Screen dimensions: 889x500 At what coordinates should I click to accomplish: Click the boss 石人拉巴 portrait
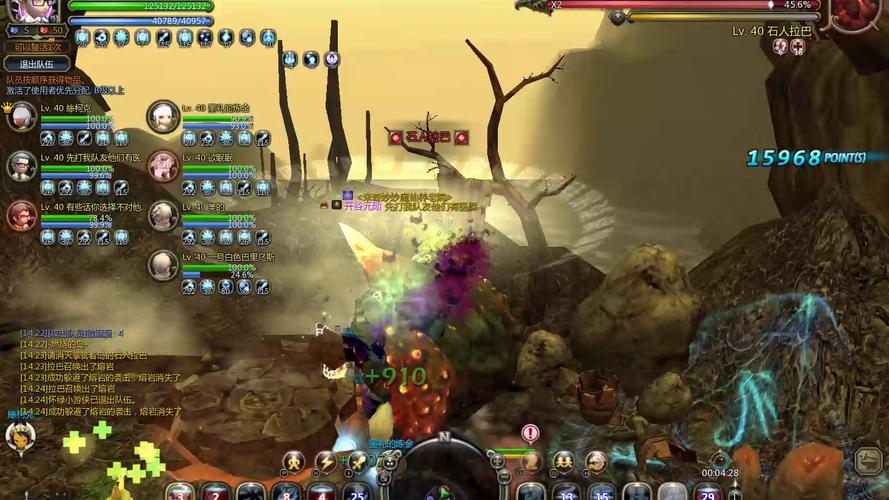853,14
